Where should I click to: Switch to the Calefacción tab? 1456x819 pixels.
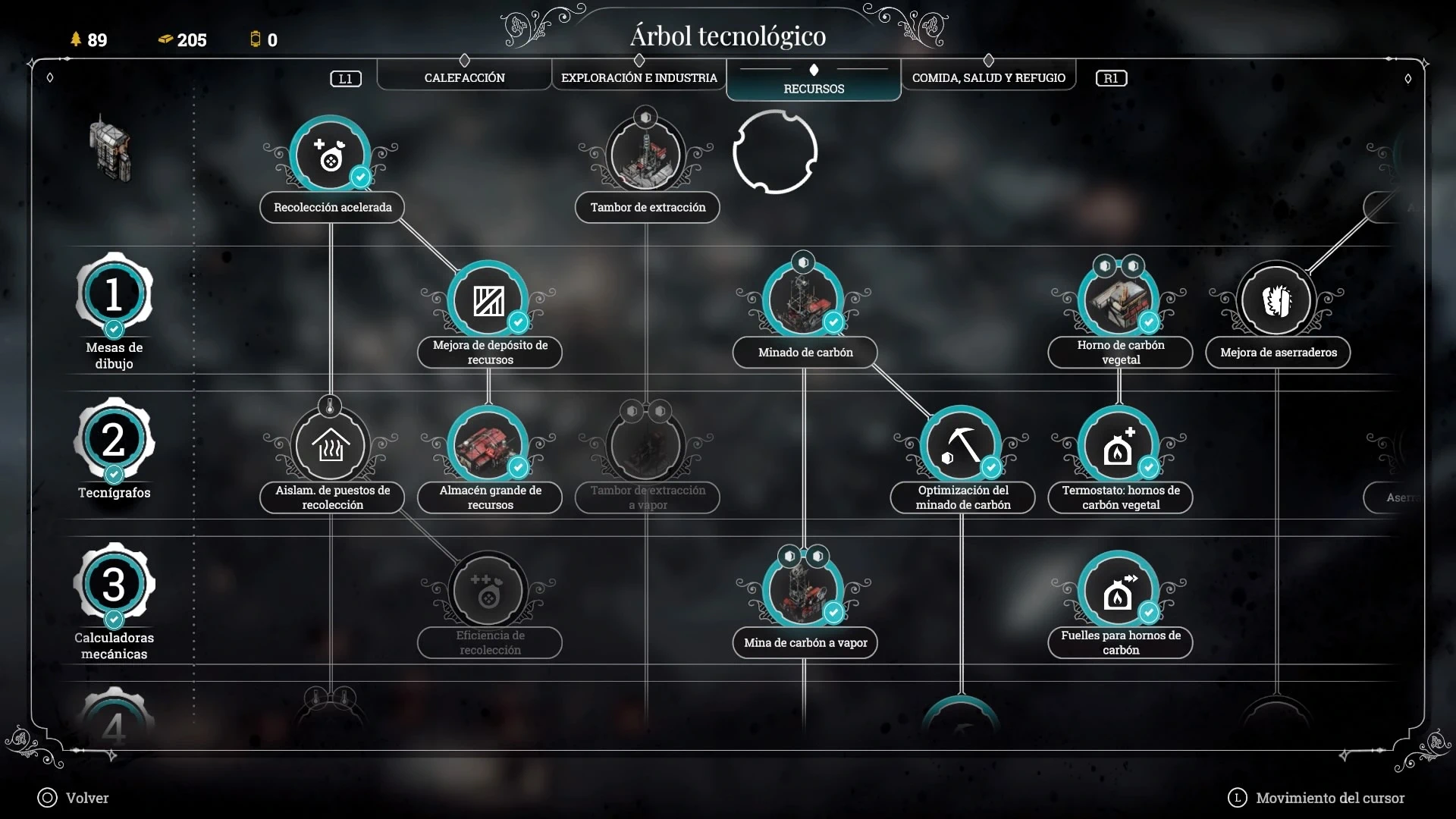point(464,77)
